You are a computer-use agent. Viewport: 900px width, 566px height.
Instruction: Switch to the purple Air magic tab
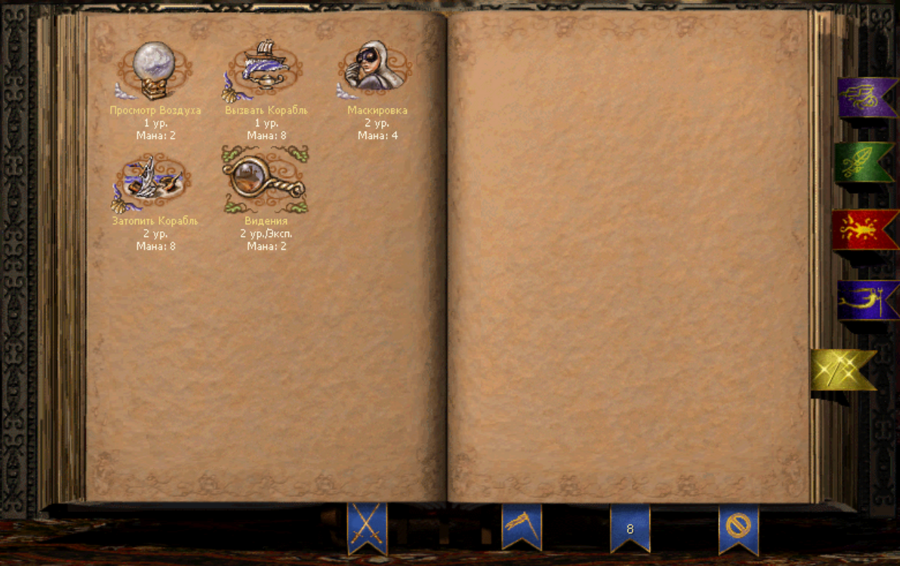pyautogui.click(x=866, y=97)
